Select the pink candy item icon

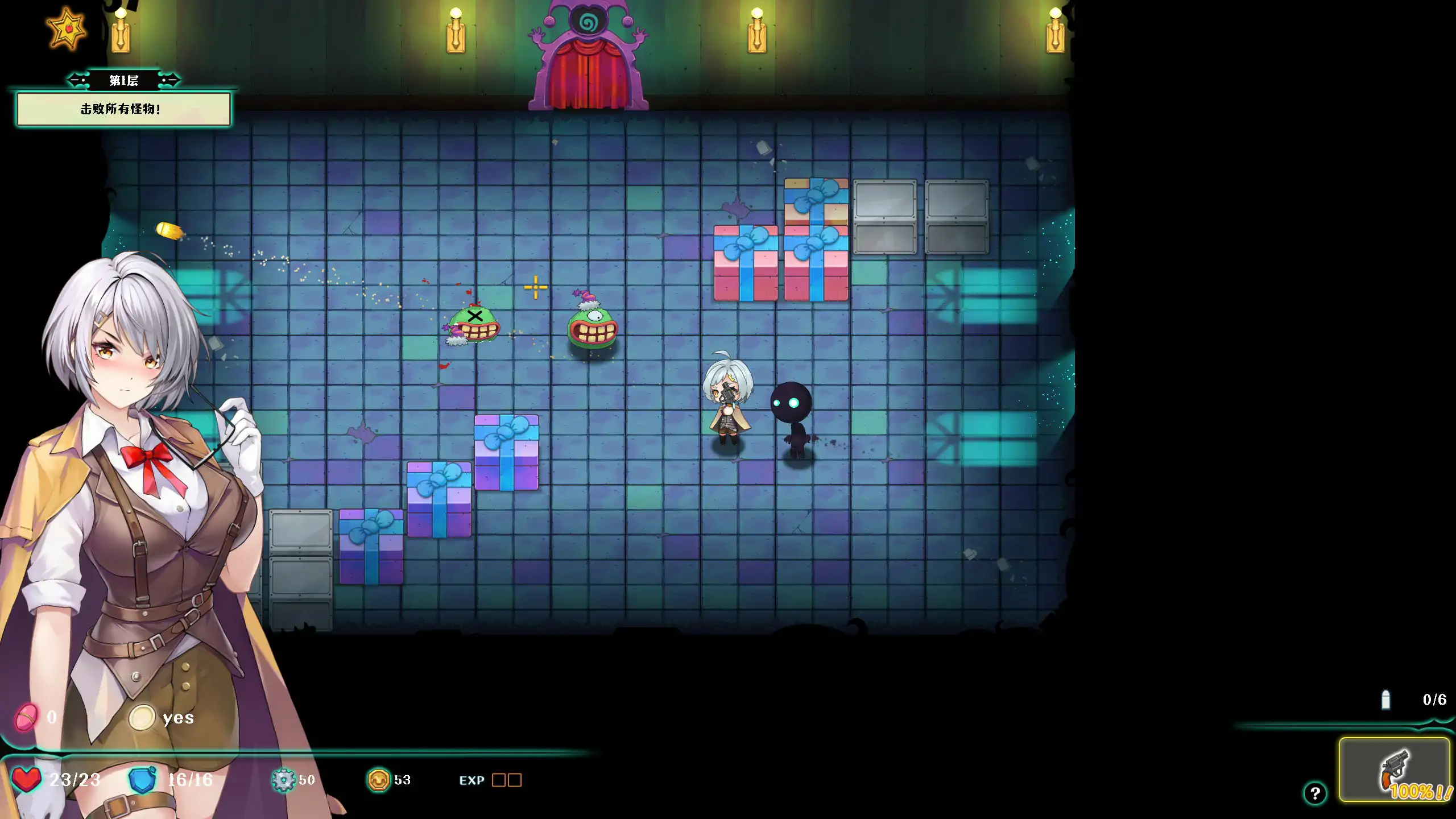point(27,717)
